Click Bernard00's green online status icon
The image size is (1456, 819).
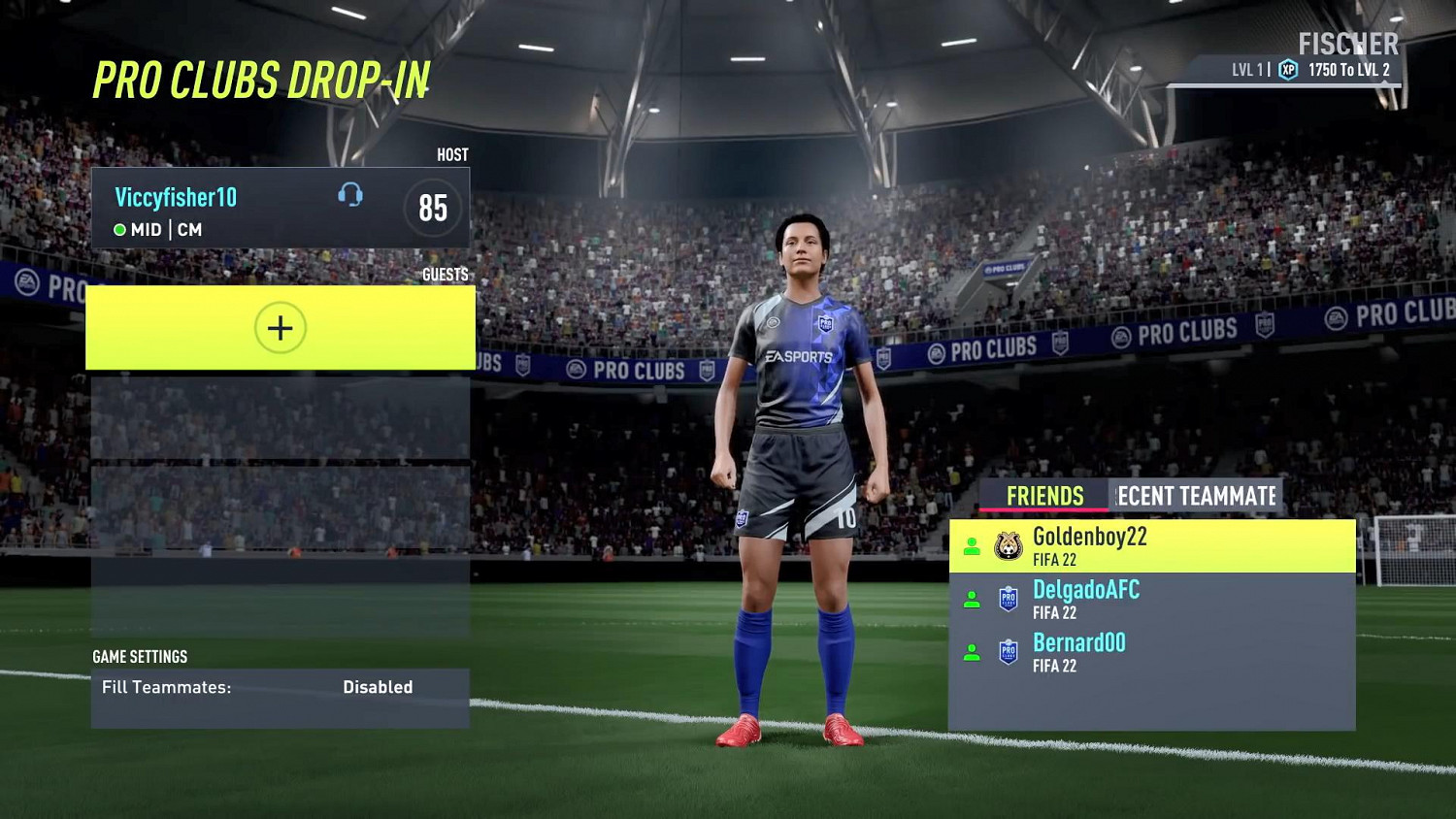[x=972, y=651]
